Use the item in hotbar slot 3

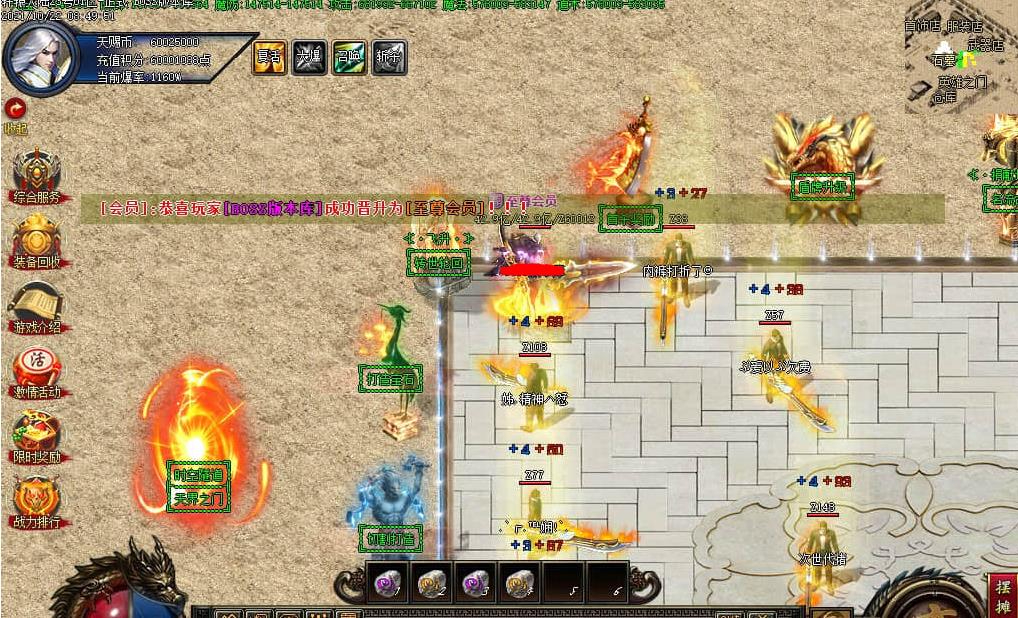475,582
